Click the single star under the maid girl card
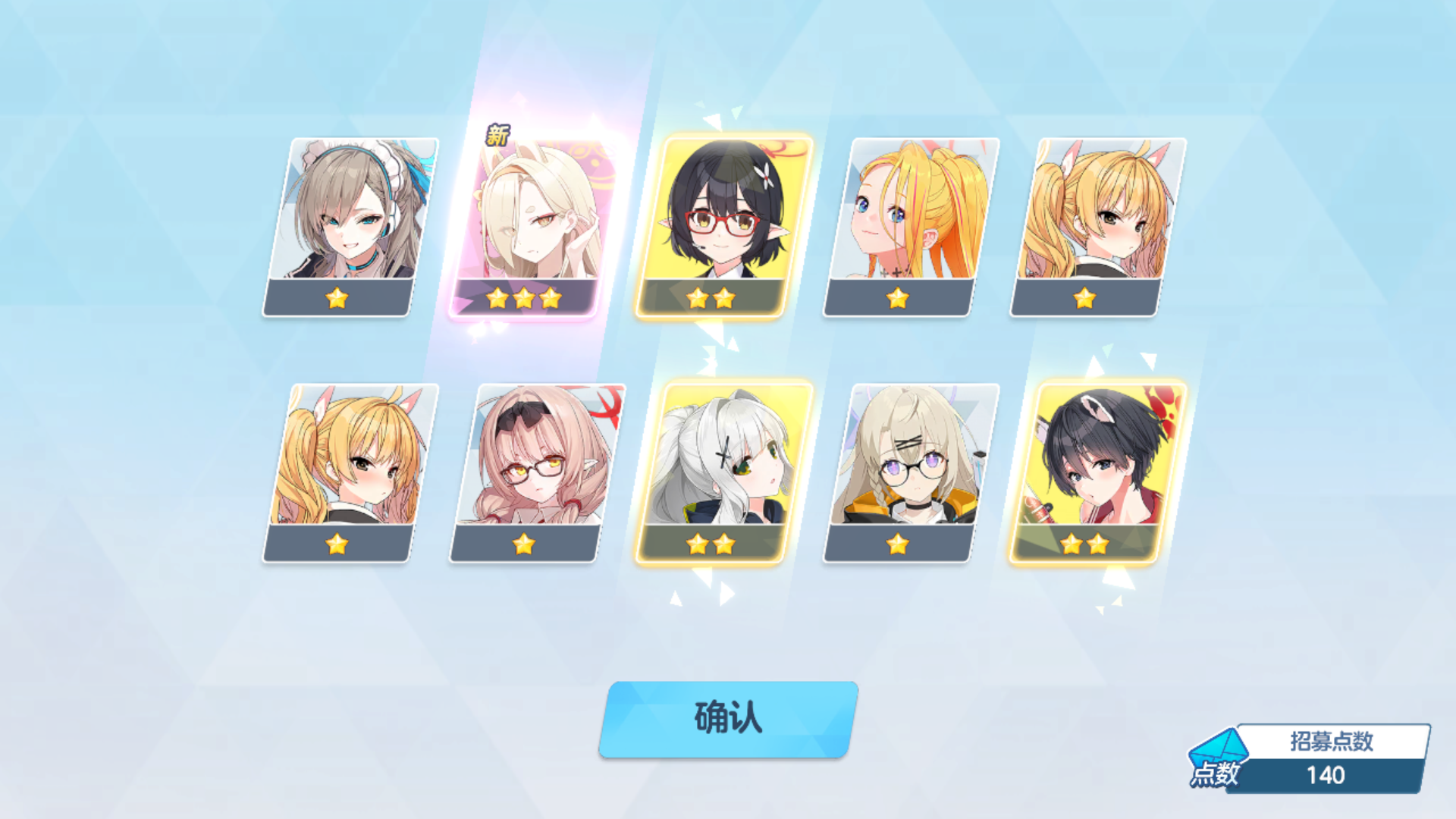1456x819 pixels. (336, 299)
